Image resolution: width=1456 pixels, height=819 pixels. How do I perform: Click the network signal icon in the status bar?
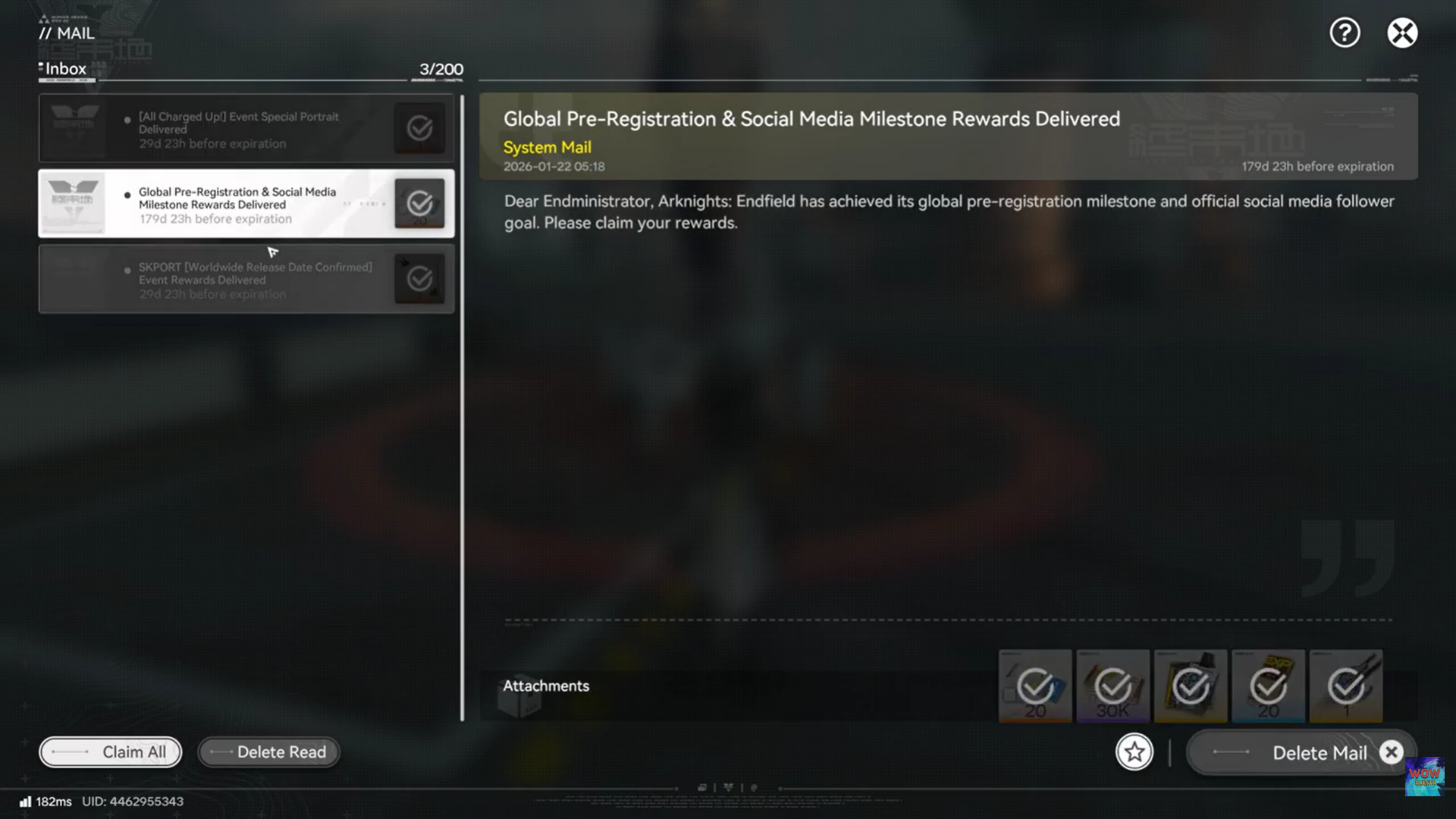coord(25,801)
